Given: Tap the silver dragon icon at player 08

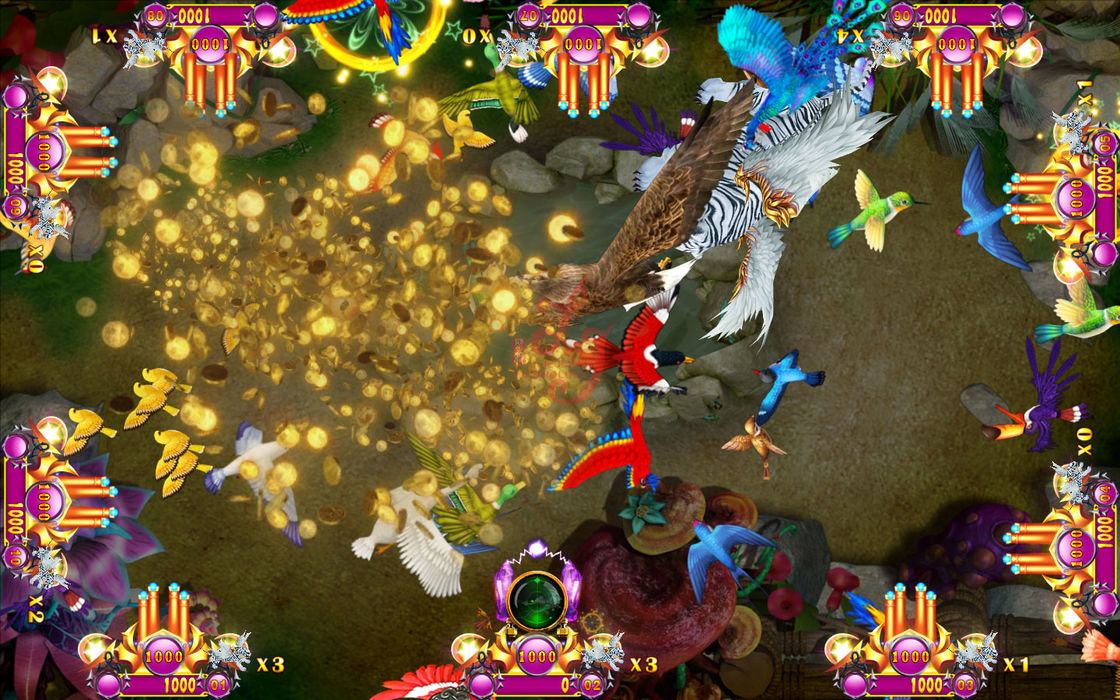Looking at the screenshot, I should [x=146, y=45].
